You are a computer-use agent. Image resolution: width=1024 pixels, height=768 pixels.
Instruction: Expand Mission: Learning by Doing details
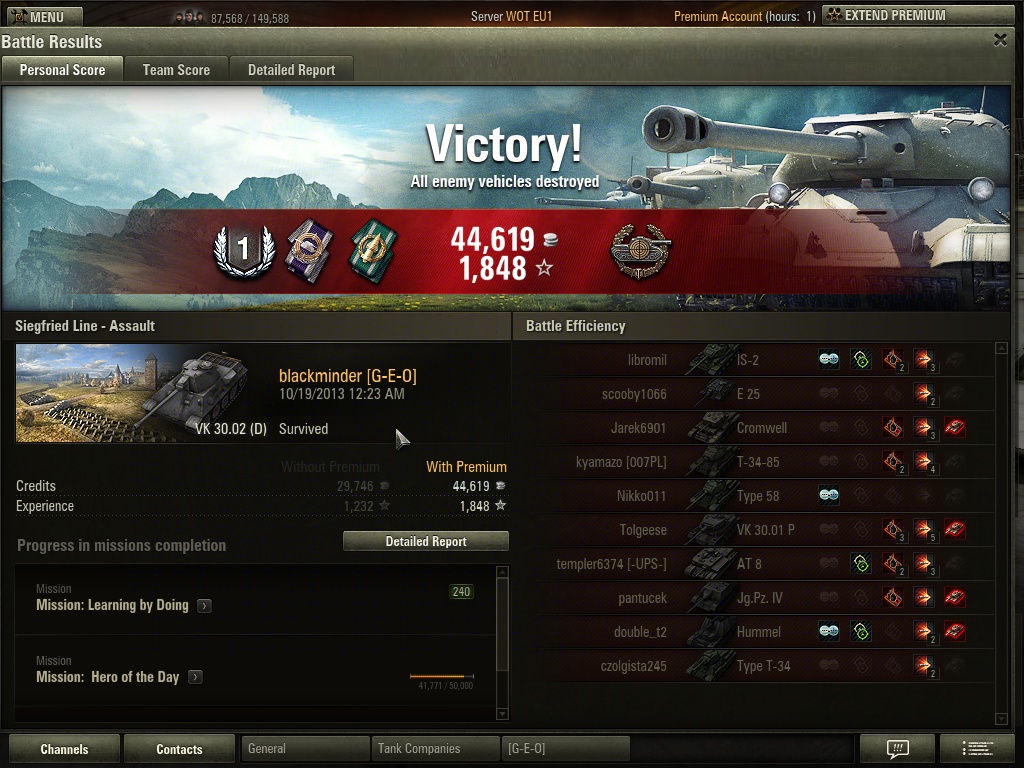pyautogui.click(x=204, y=605)
